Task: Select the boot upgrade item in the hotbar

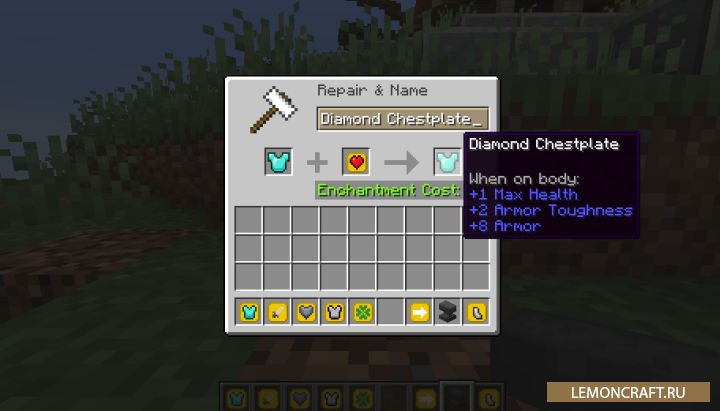Action: 476,312
